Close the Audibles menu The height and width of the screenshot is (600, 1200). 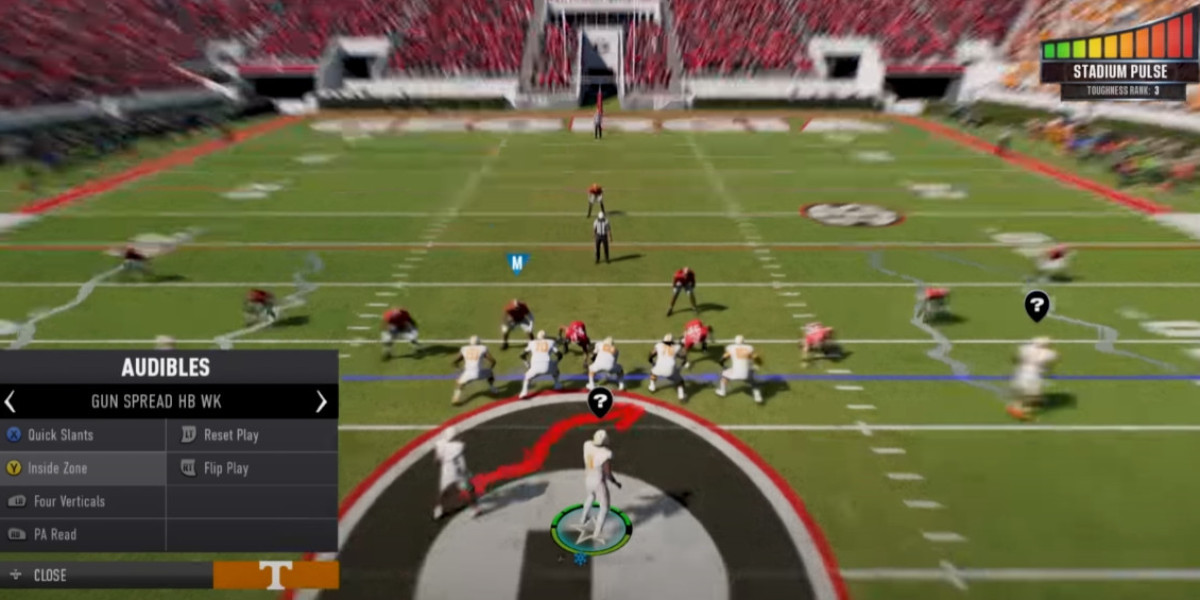(50, 575)
